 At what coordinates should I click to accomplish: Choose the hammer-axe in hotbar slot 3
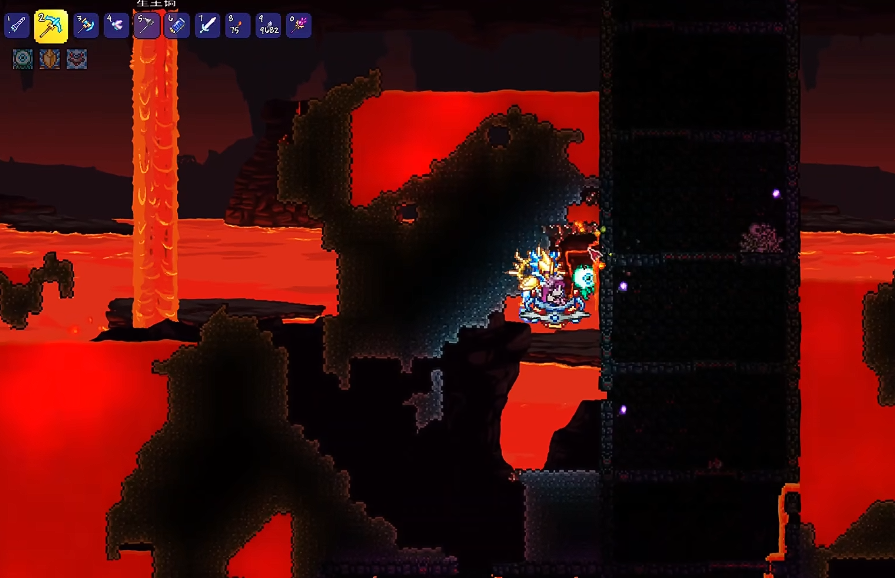(x=86, y=25)
